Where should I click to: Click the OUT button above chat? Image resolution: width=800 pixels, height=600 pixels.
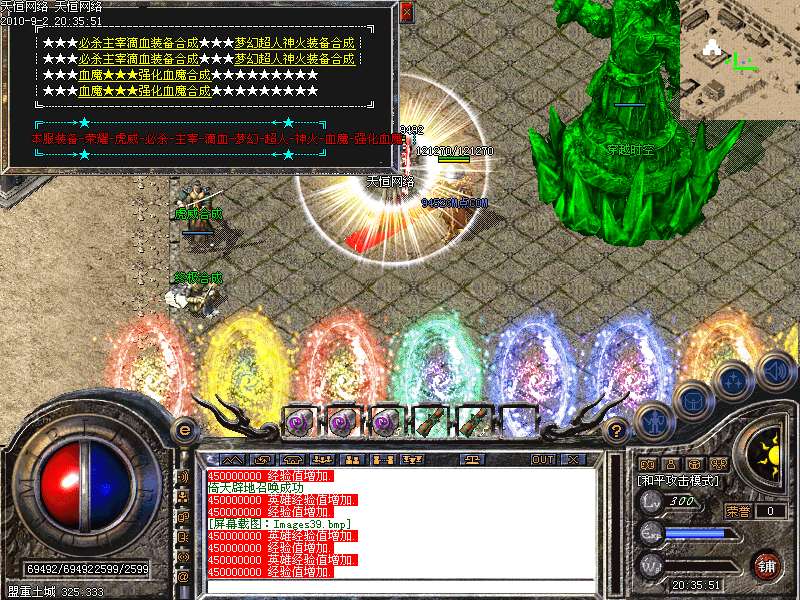[x=542, y=459]
